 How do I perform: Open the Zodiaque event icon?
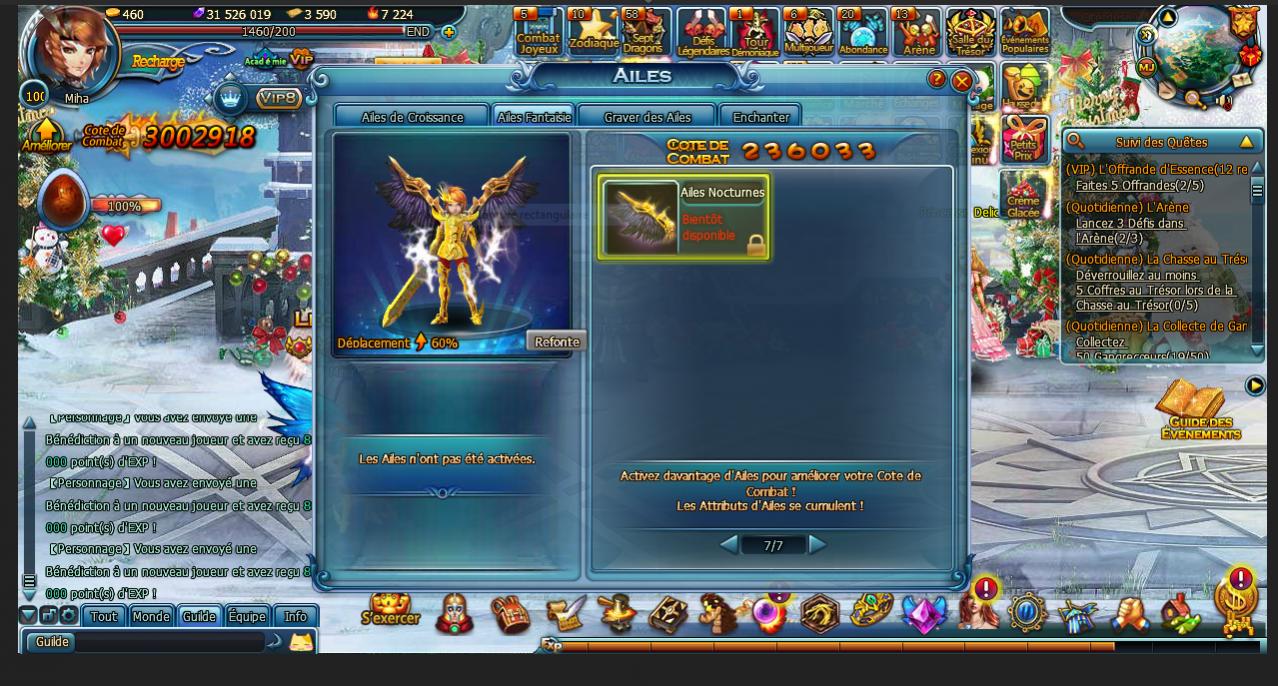tap(593, 31)
